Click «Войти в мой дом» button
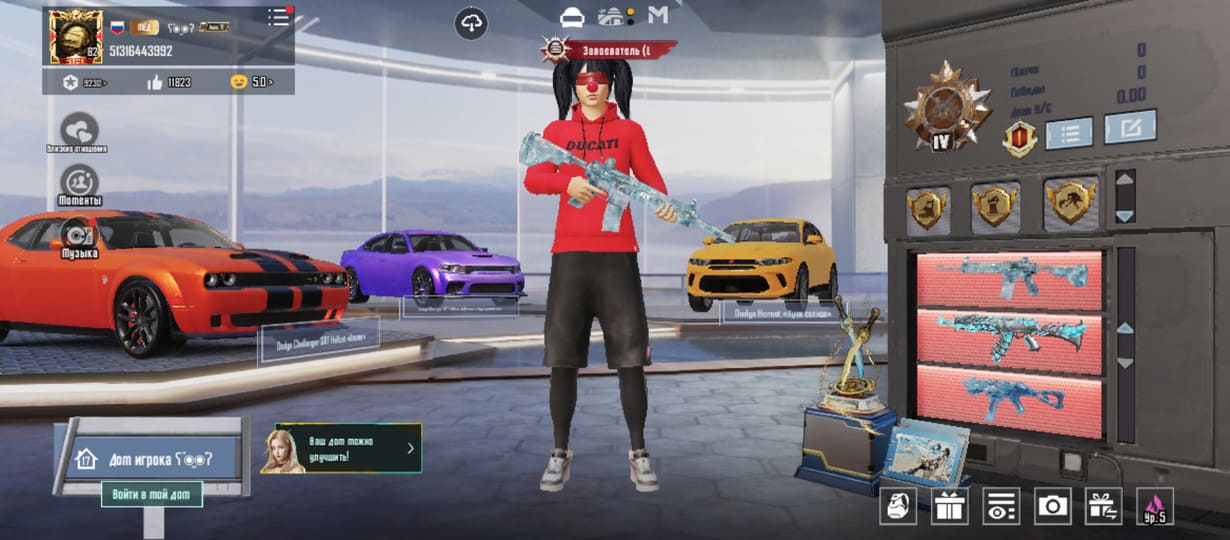Image resolution: width=1230 pixels, height=540 pixels. point(151,494)
